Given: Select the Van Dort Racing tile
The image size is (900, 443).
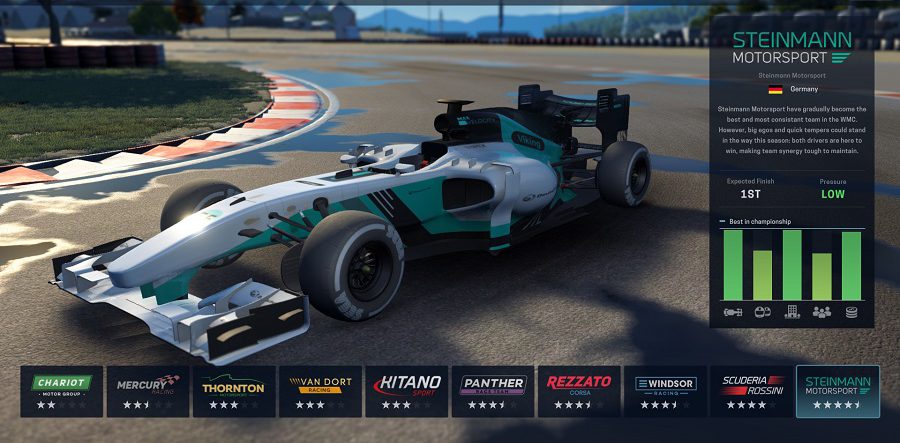Looking at the screenshot, I should pyautogui.click(x=320, y=391).
